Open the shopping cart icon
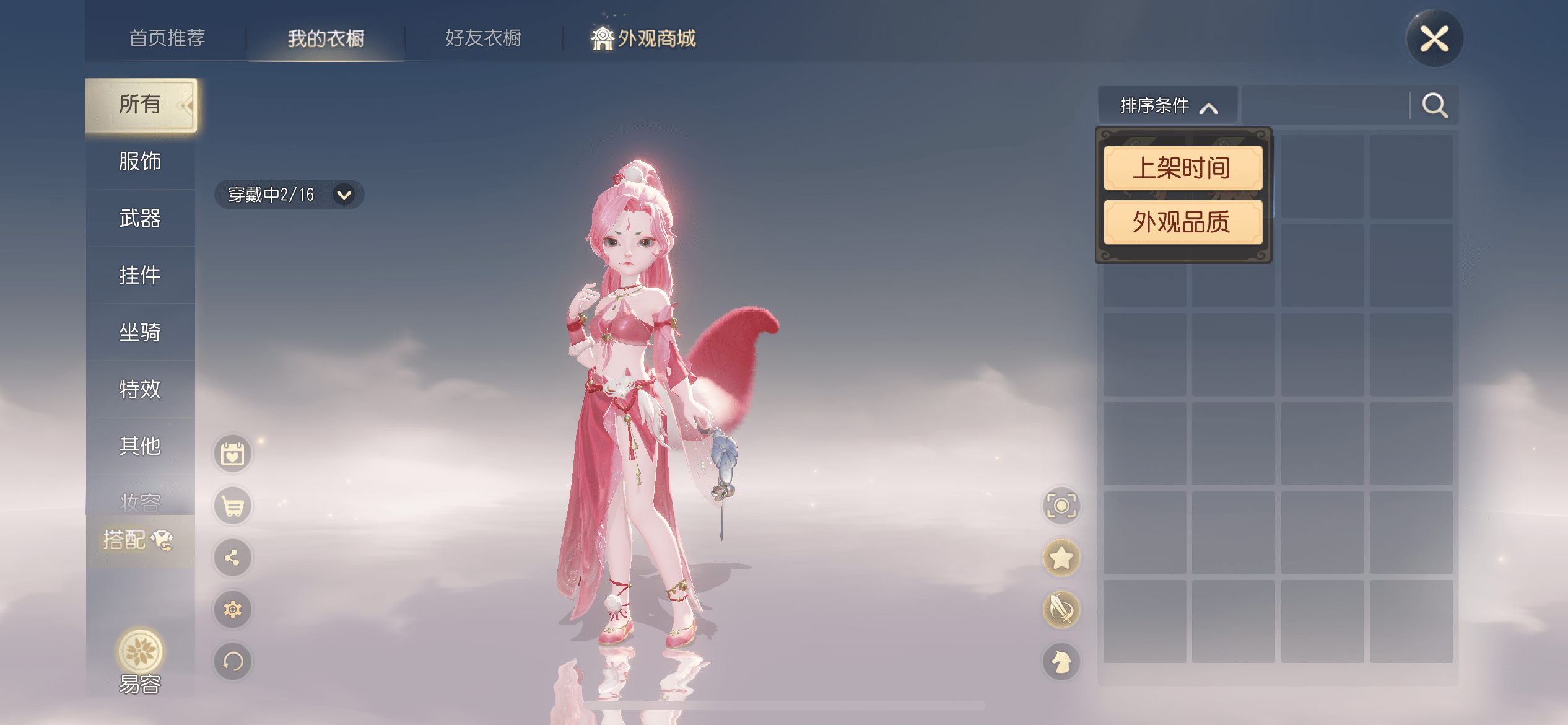1568x725 pixels. click(233, 506)
